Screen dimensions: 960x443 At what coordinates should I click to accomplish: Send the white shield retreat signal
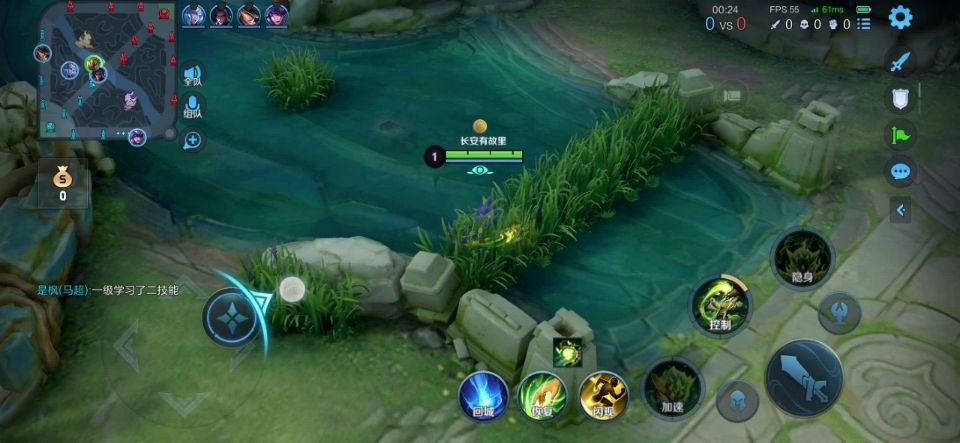(x=901, y=98)
